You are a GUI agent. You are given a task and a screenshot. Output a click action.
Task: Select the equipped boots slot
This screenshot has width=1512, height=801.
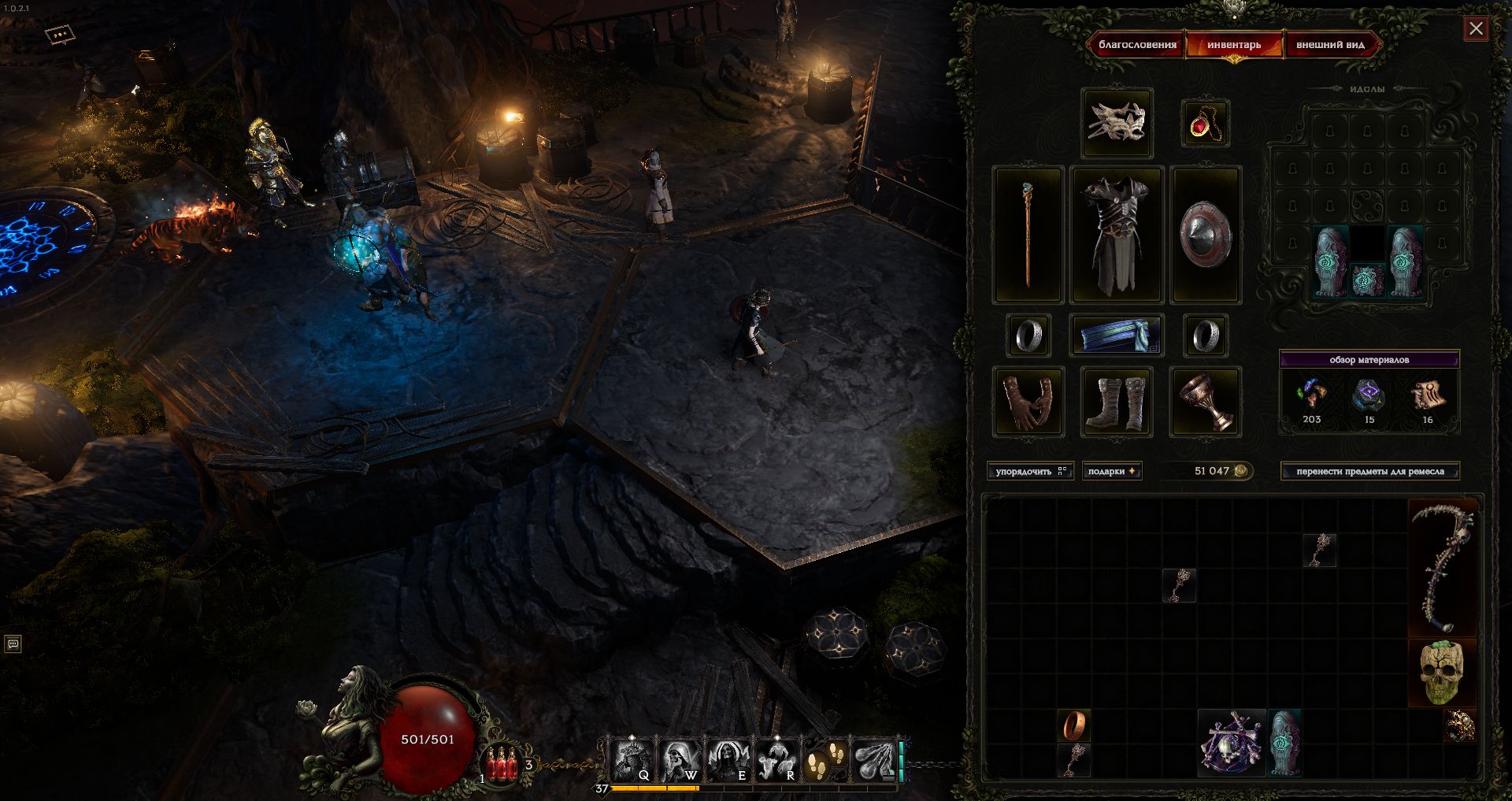pos(1117,402)
